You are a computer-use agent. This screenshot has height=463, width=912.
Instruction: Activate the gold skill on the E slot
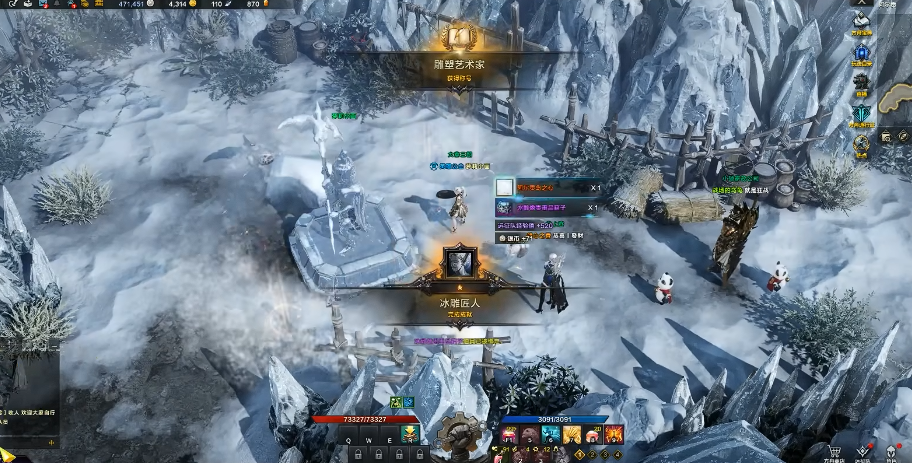coord(409,434)
